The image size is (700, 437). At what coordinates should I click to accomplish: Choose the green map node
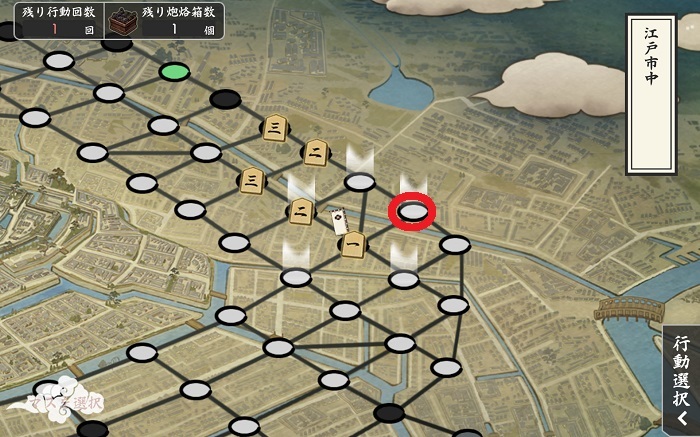174,72
